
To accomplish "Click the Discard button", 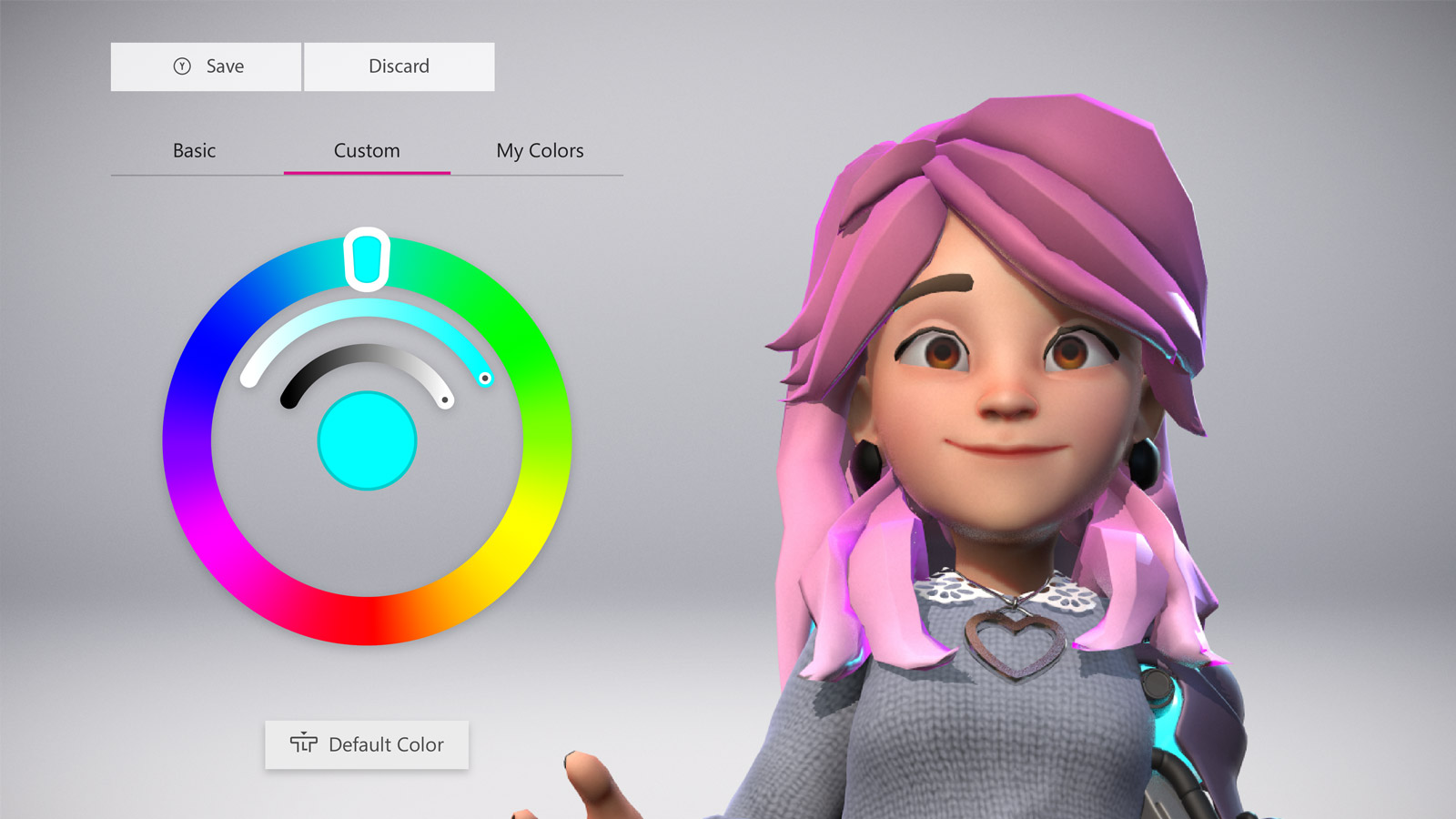I will point(399,66).
